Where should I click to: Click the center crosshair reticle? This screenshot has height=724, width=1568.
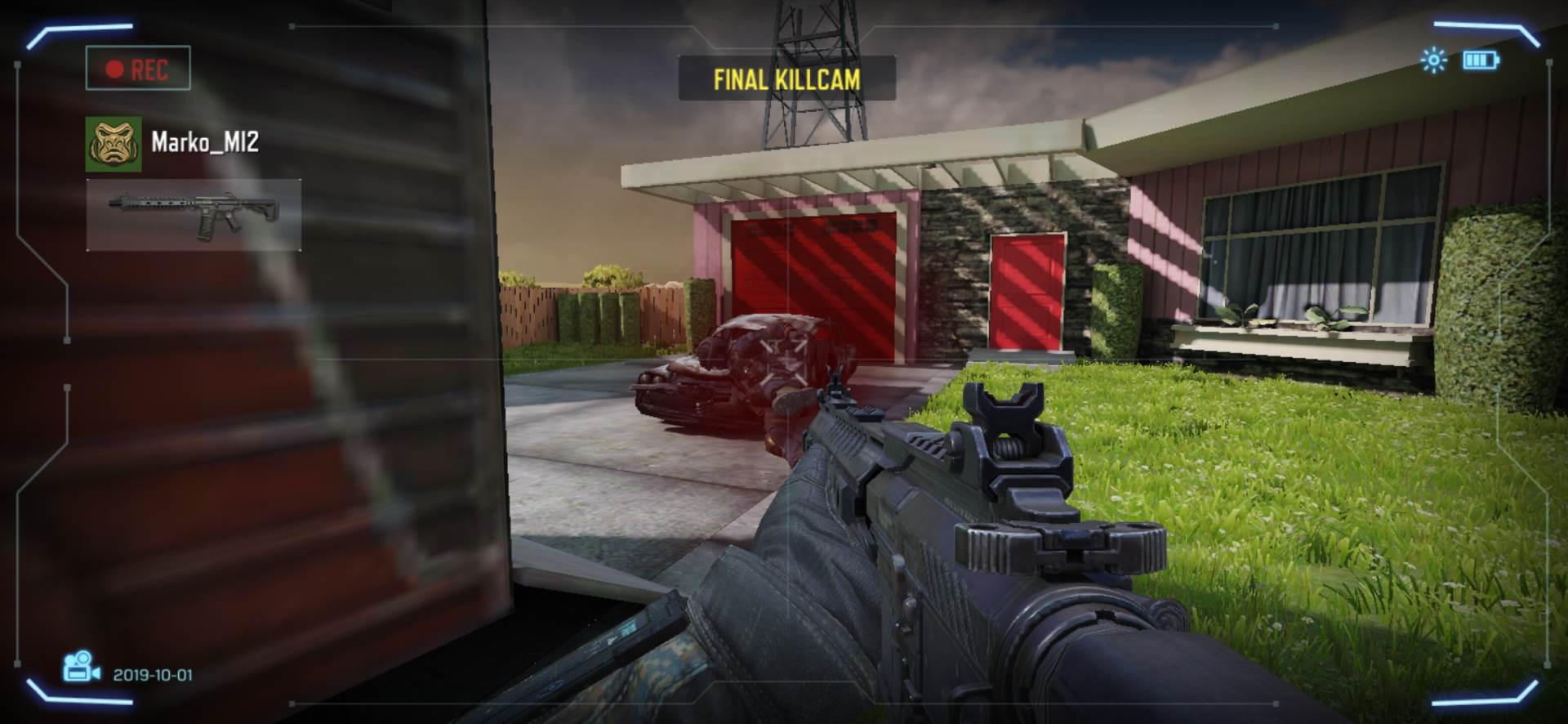click(x=784, y=362)
